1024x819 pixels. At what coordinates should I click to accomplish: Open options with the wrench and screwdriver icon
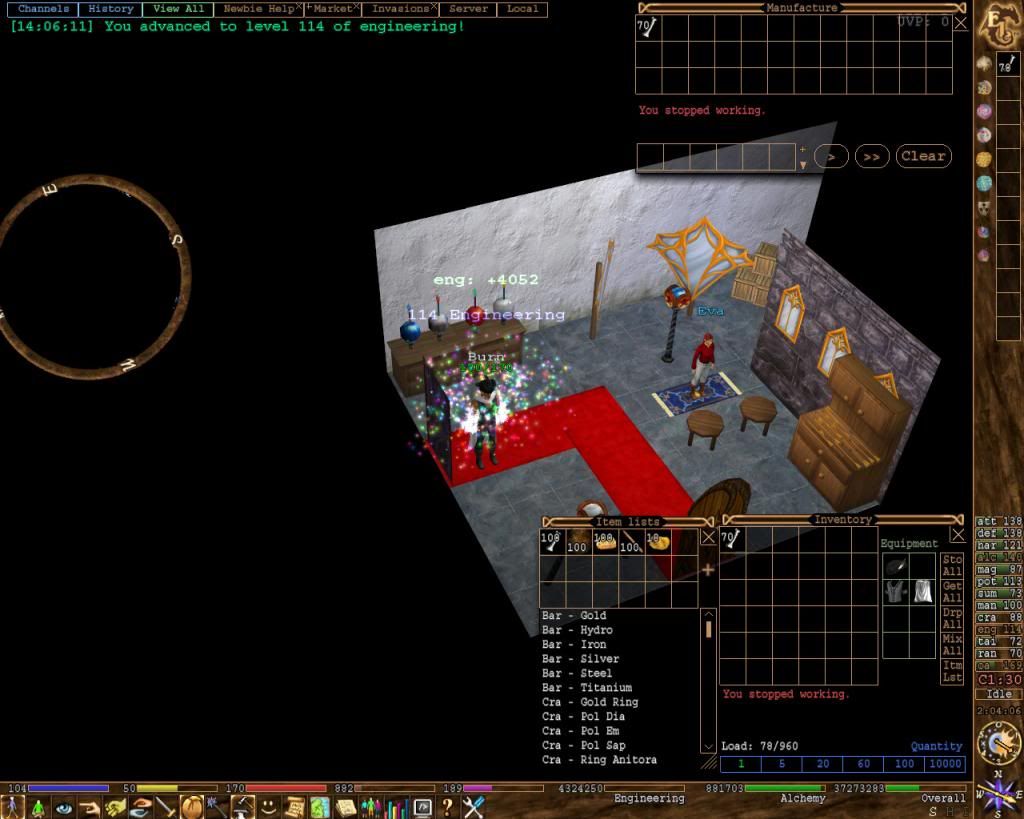pyautogui.click(x=472, y=806)
